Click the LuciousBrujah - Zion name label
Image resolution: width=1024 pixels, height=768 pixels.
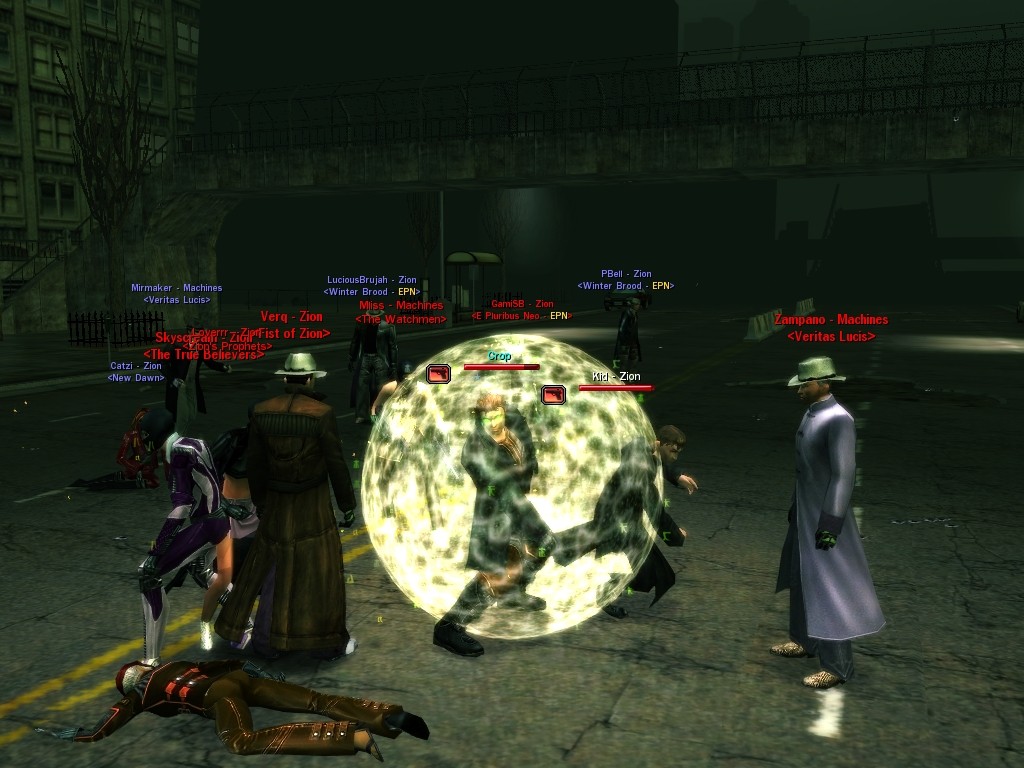(372, 280)
